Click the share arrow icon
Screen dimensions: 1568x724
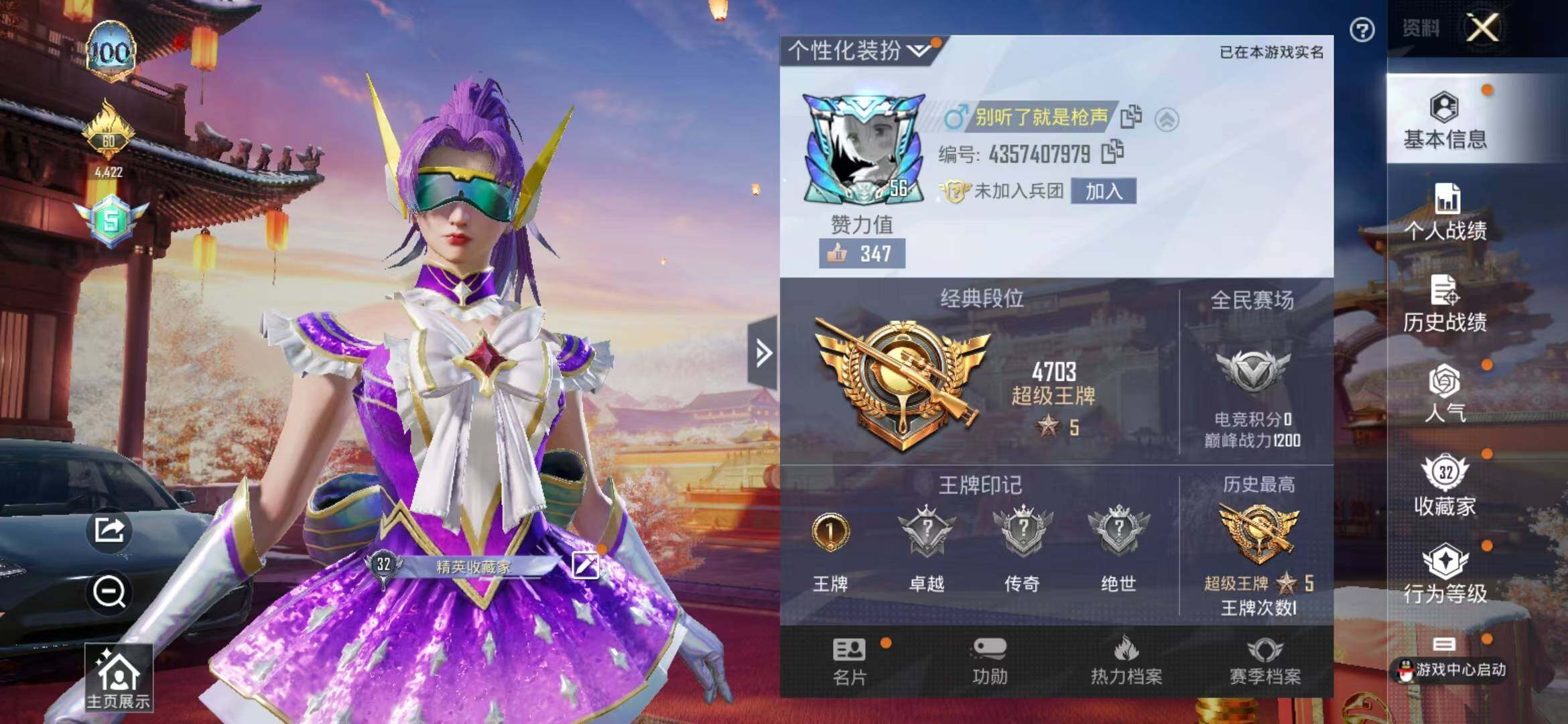(109, 530)
